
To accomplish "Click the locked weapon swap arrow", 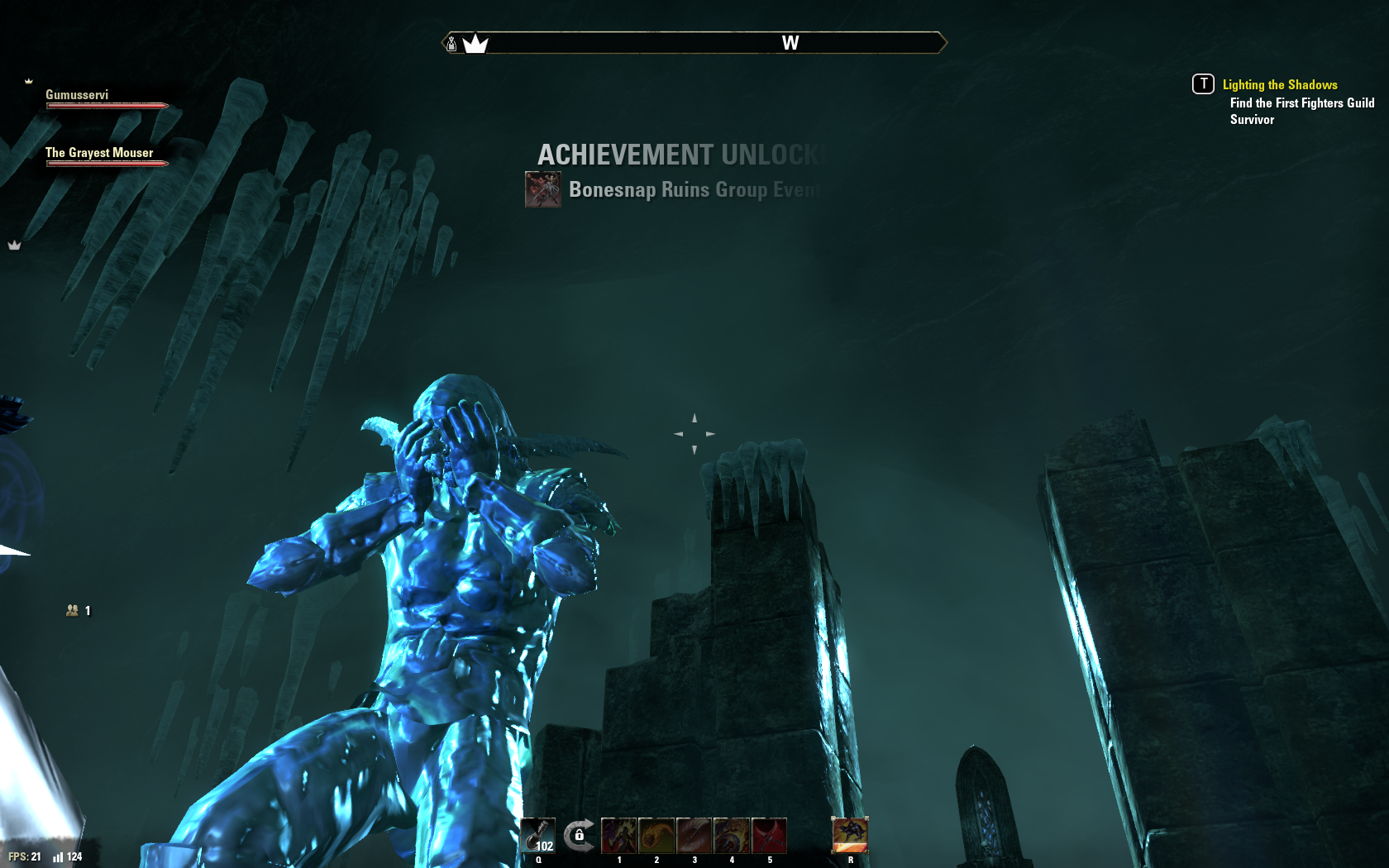I will [x=579, y=835].
